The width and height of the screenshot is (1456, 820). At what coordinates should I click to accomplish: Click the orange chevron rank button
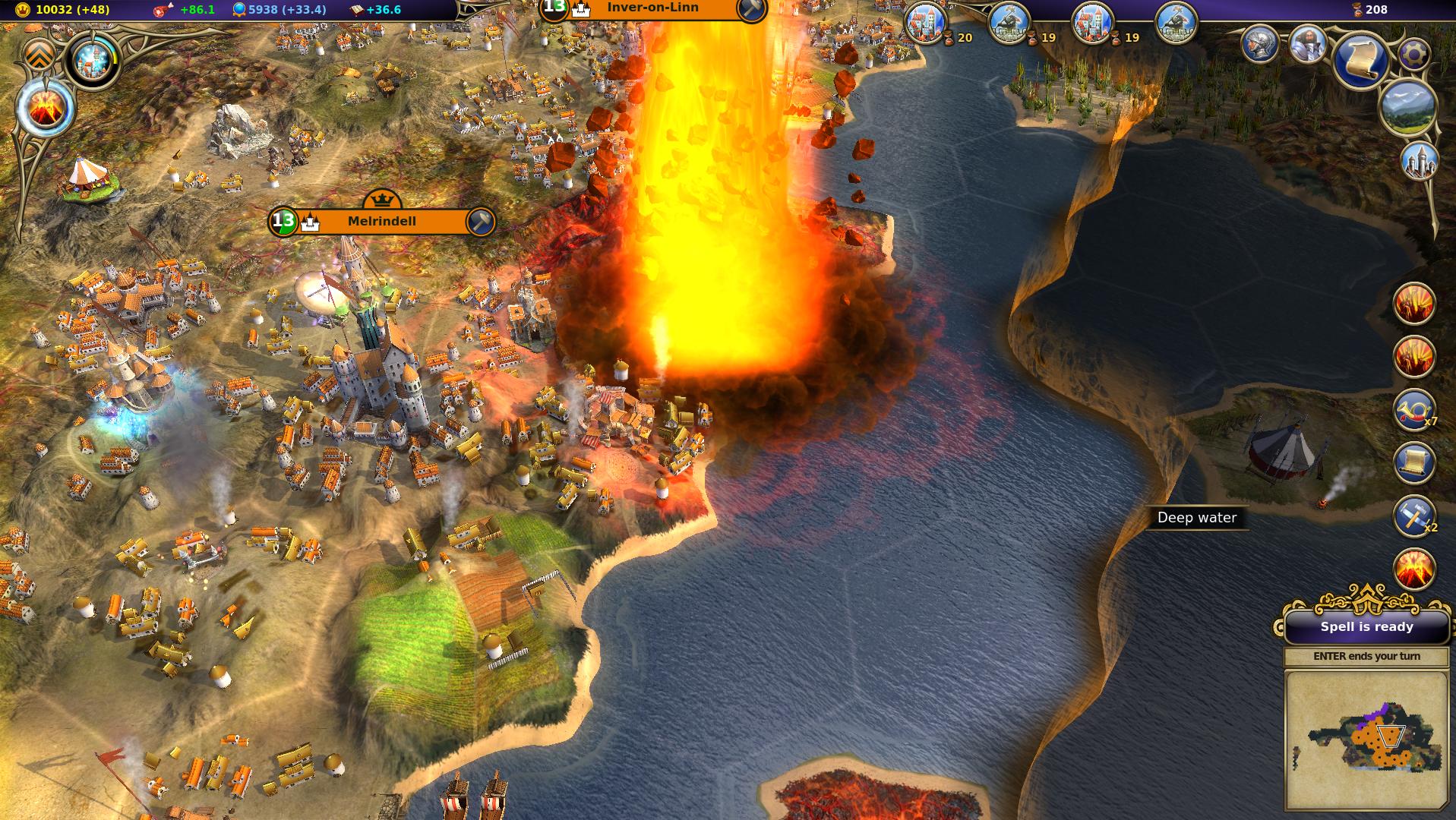point(39,53)
